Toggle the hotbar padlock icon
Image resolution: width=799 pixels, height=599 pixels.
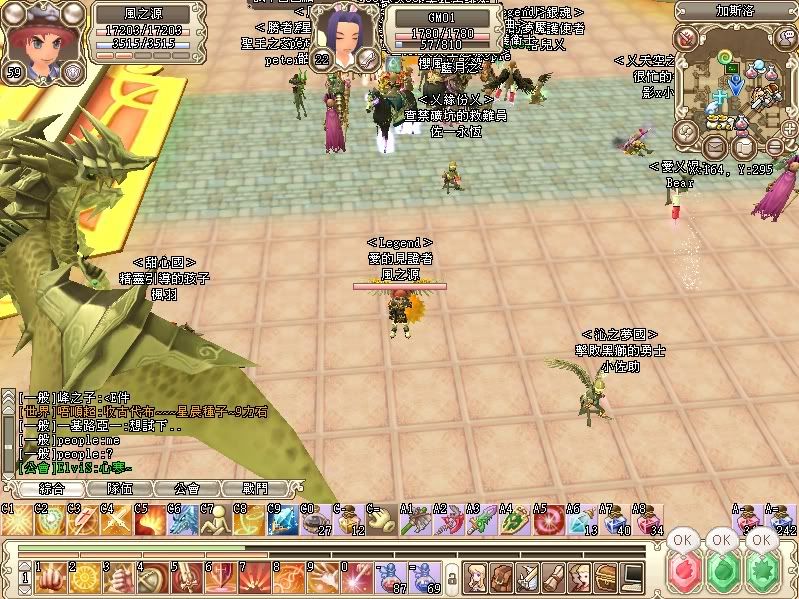451,578
